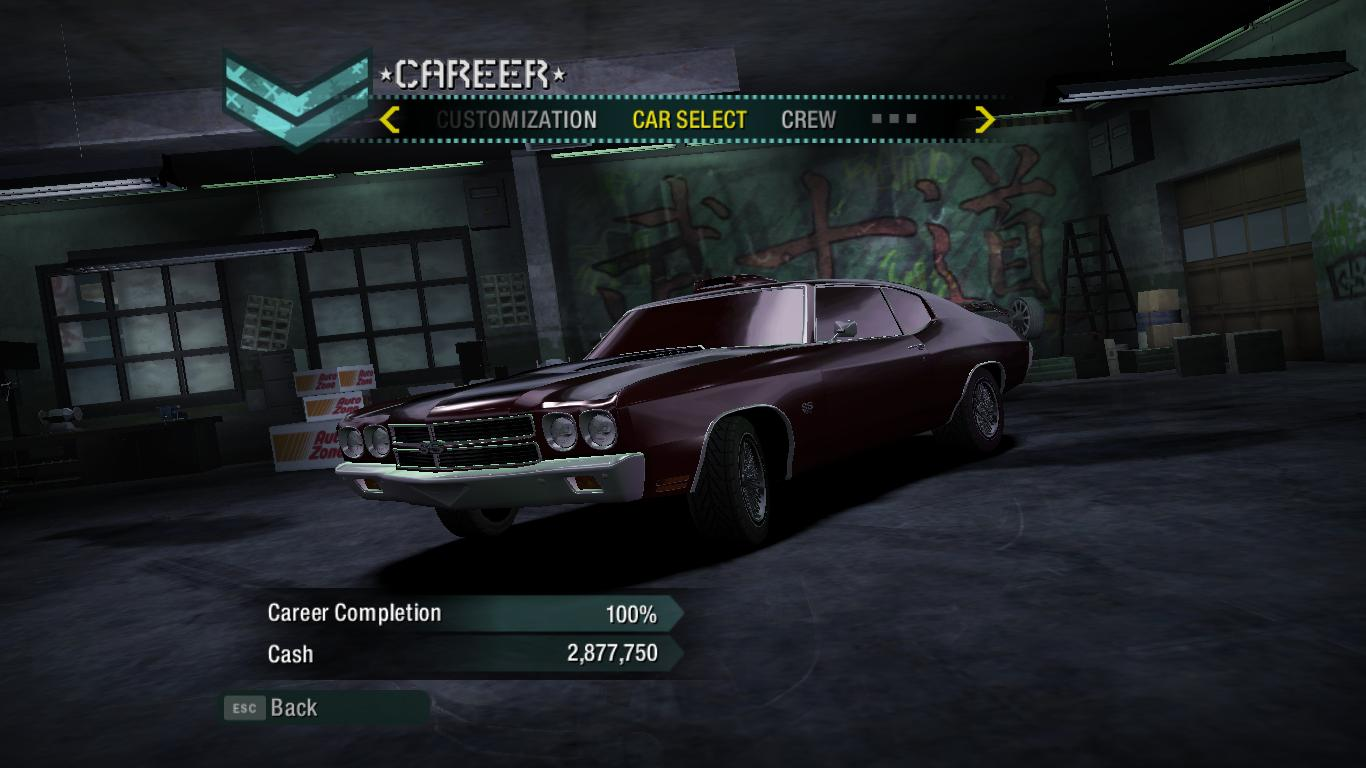Click the left yellow arrow
Viewport: 1366px width, 768px height.
pos(390,120)
